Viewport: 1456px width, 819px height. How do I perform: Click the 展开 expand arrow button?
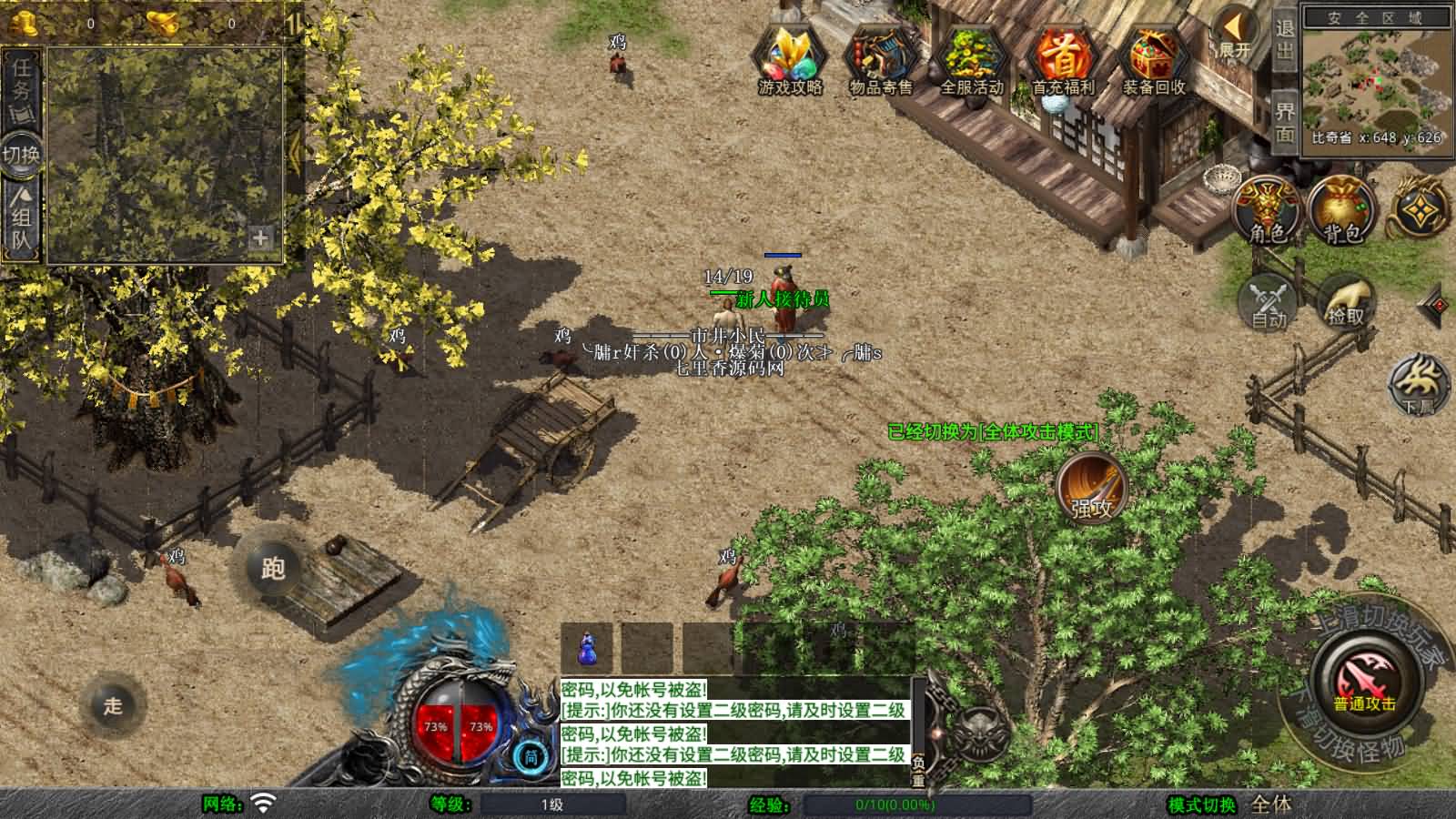coord(1235,36)
